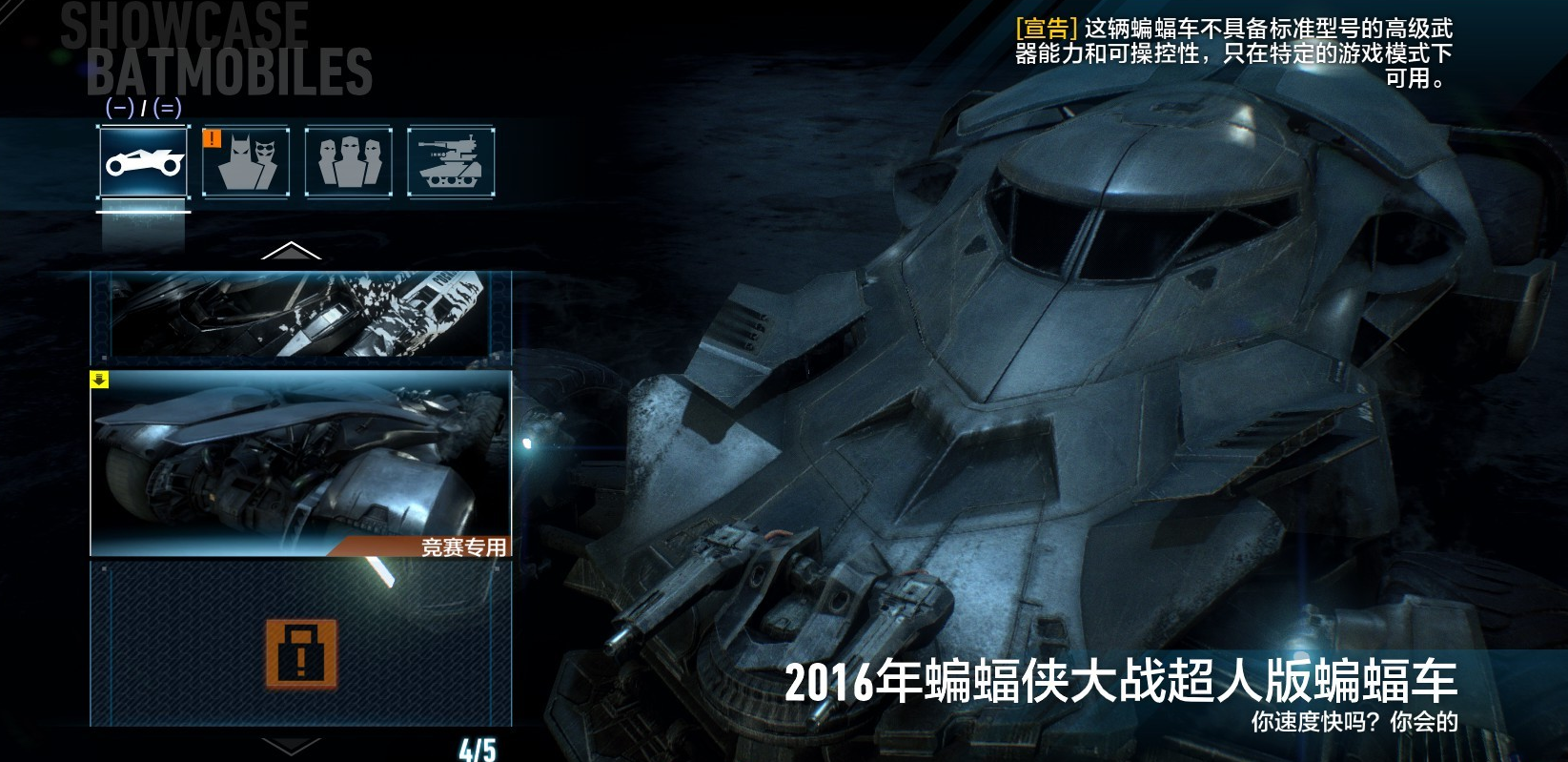
Task: Click the orange exclamation notification badge
Action: 211,139
